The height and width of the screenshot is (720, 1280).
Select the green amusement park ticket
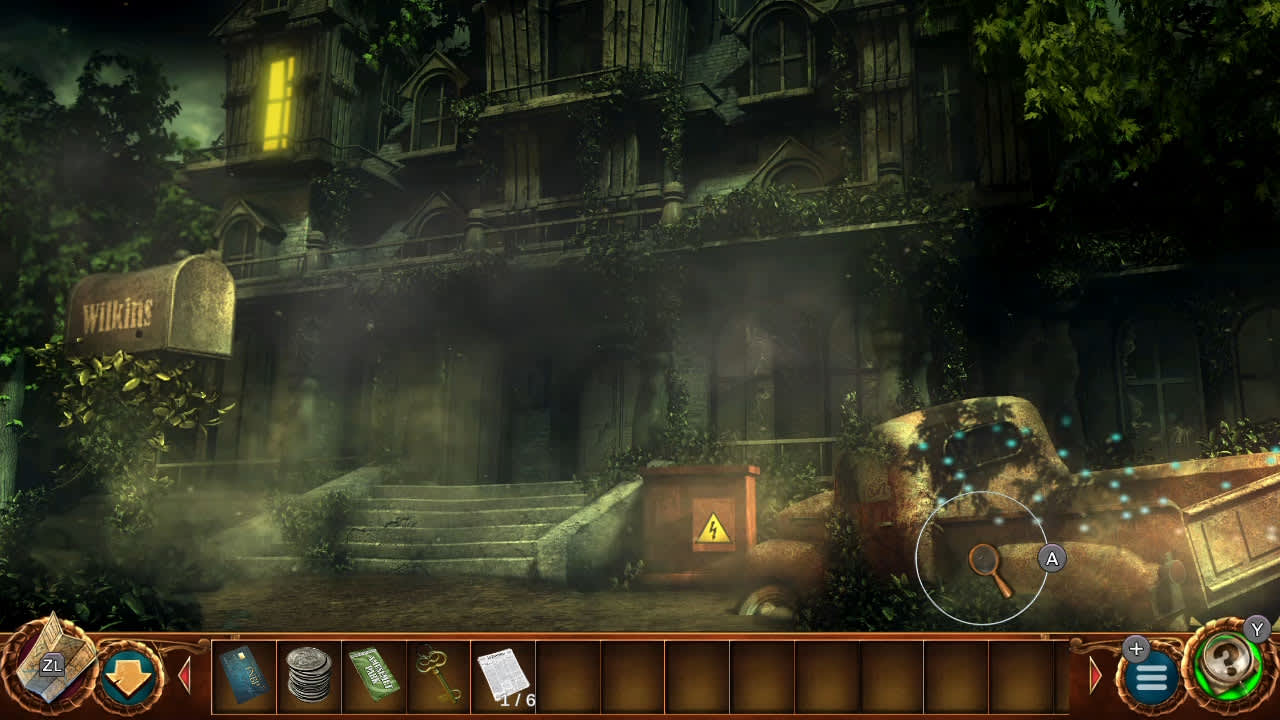coord(371,672)
